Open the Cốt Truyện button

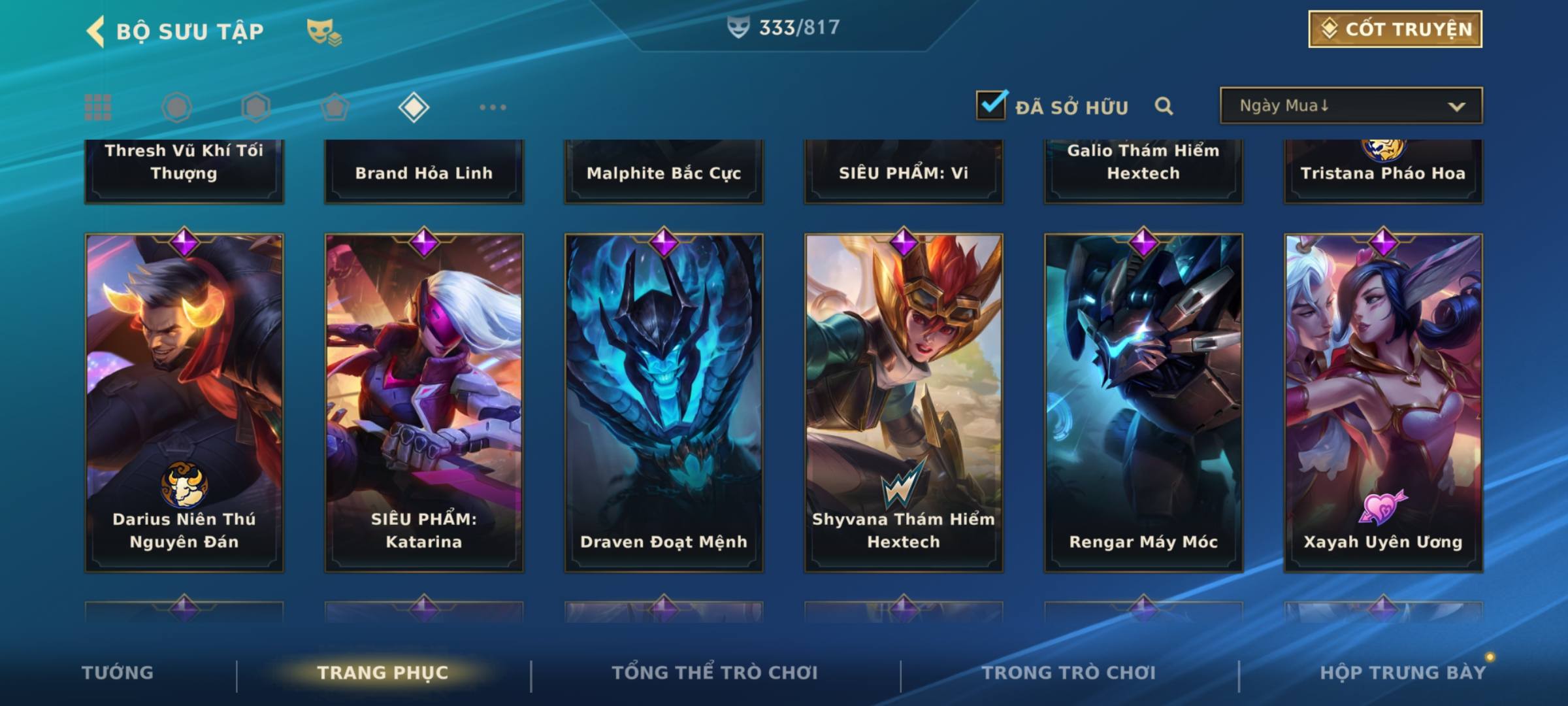pos(1395,29)
